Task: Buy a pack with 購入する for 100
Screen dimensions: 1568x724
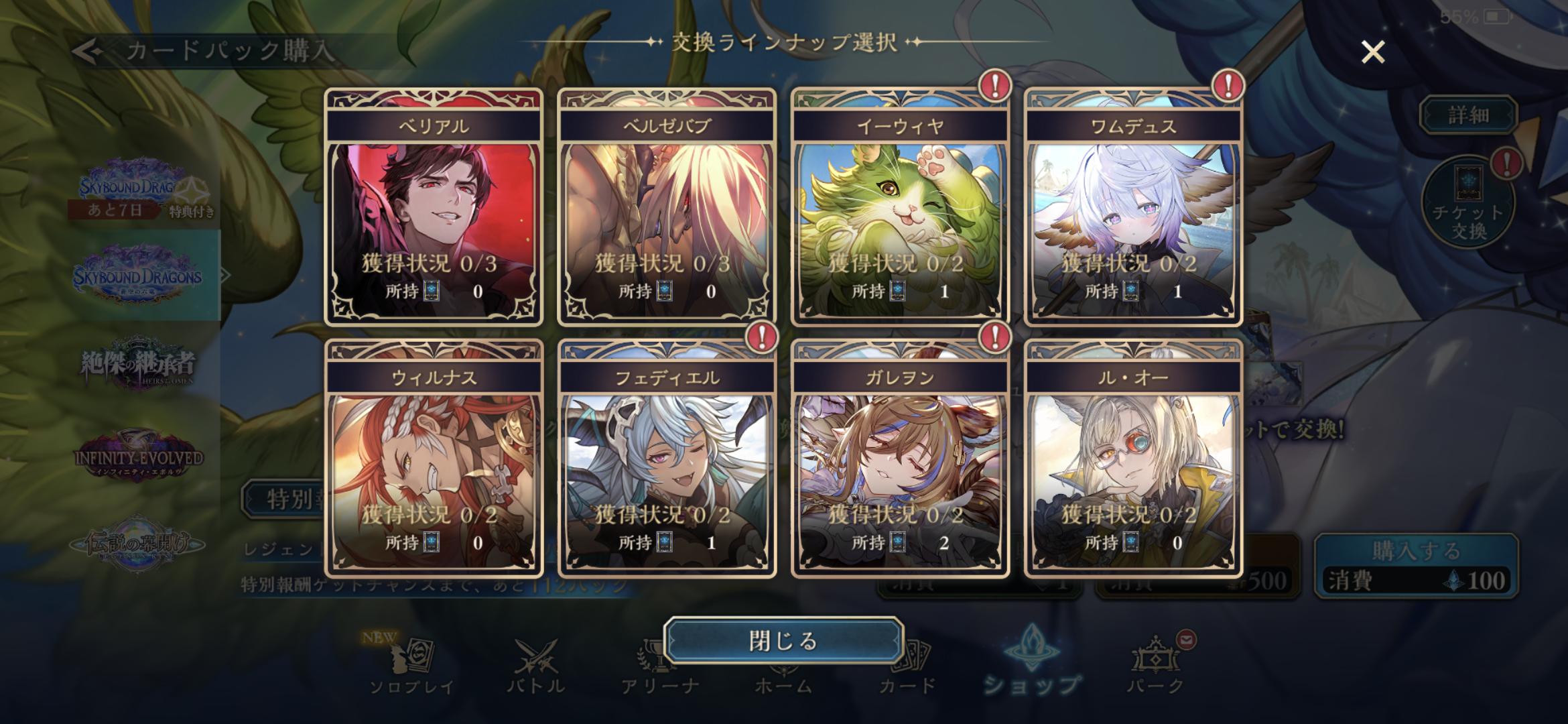Action: 1416,566
